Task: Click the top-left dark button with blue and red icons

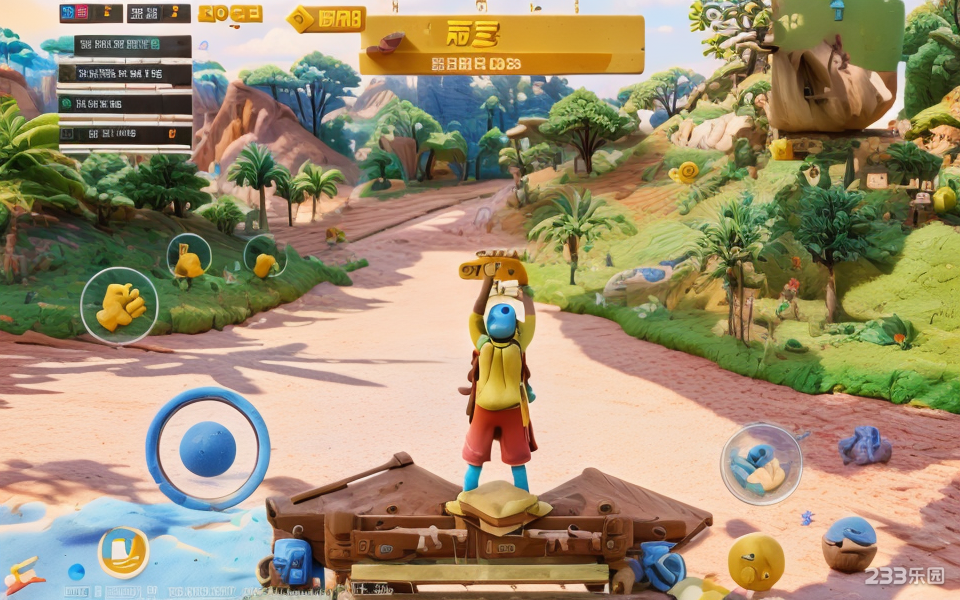Action: (x=91, y=13)
